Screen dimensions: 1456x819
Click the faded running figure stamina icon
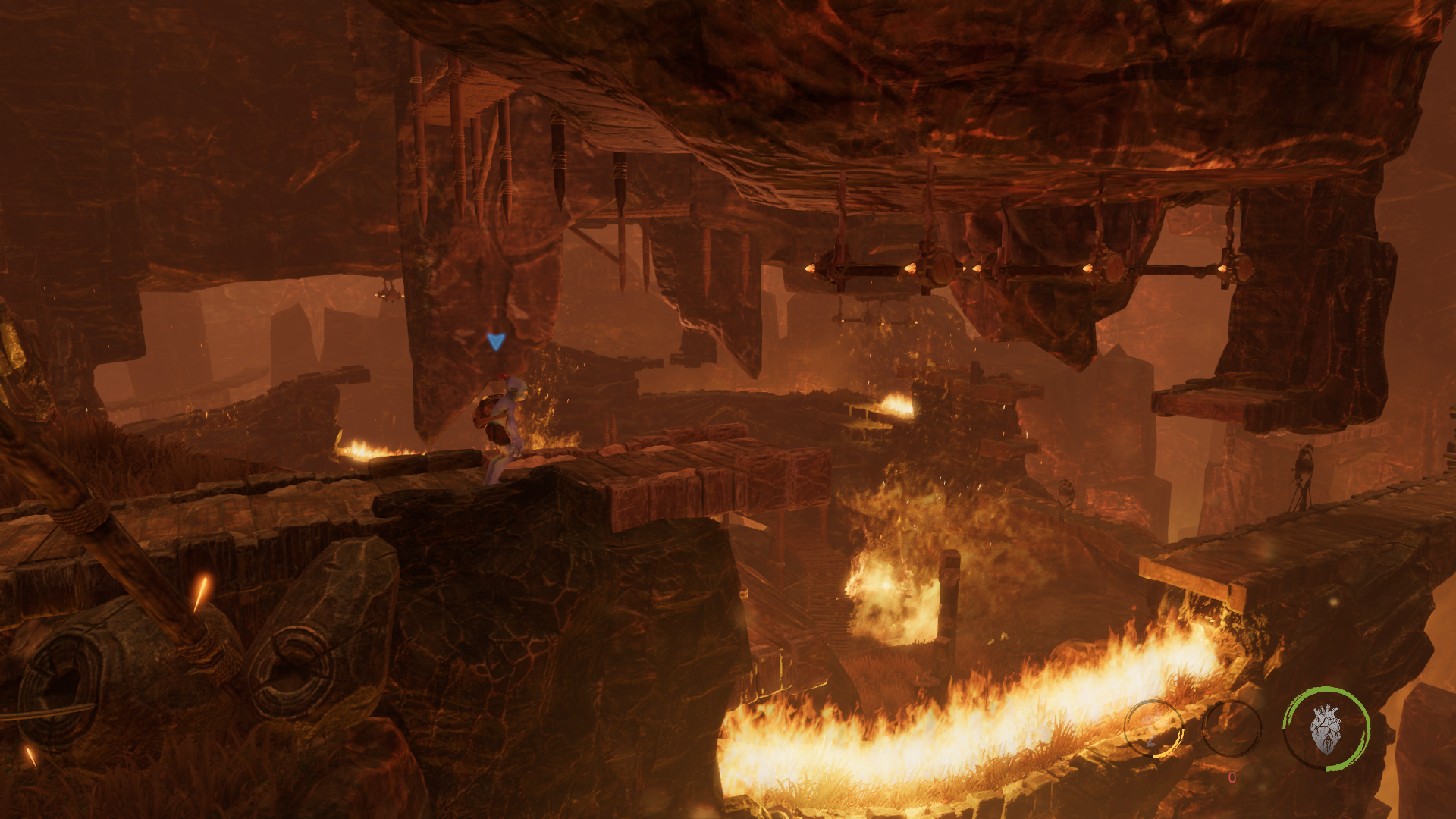[1153, 728]
